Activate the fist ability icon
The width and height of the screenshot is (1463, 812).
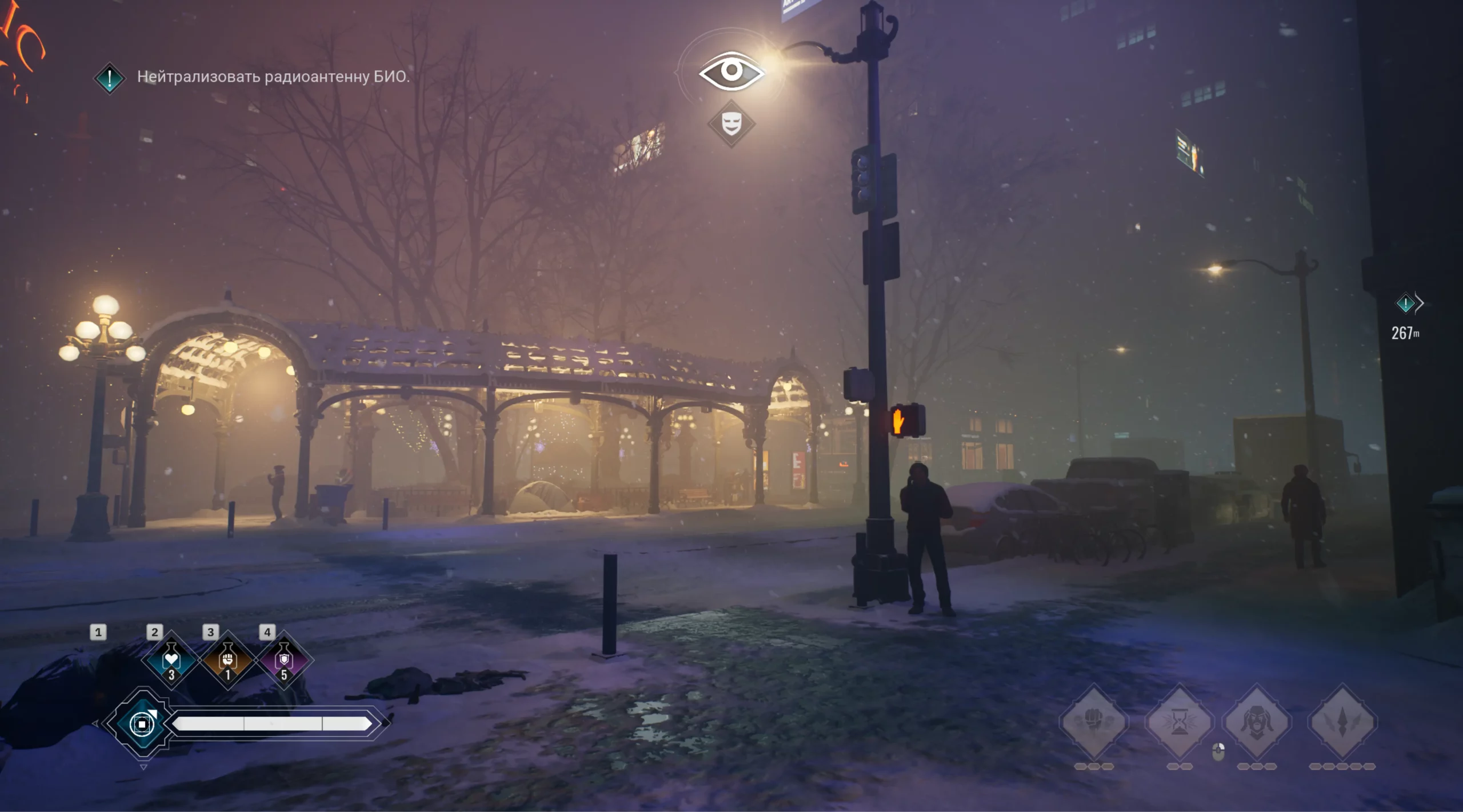1094,722
